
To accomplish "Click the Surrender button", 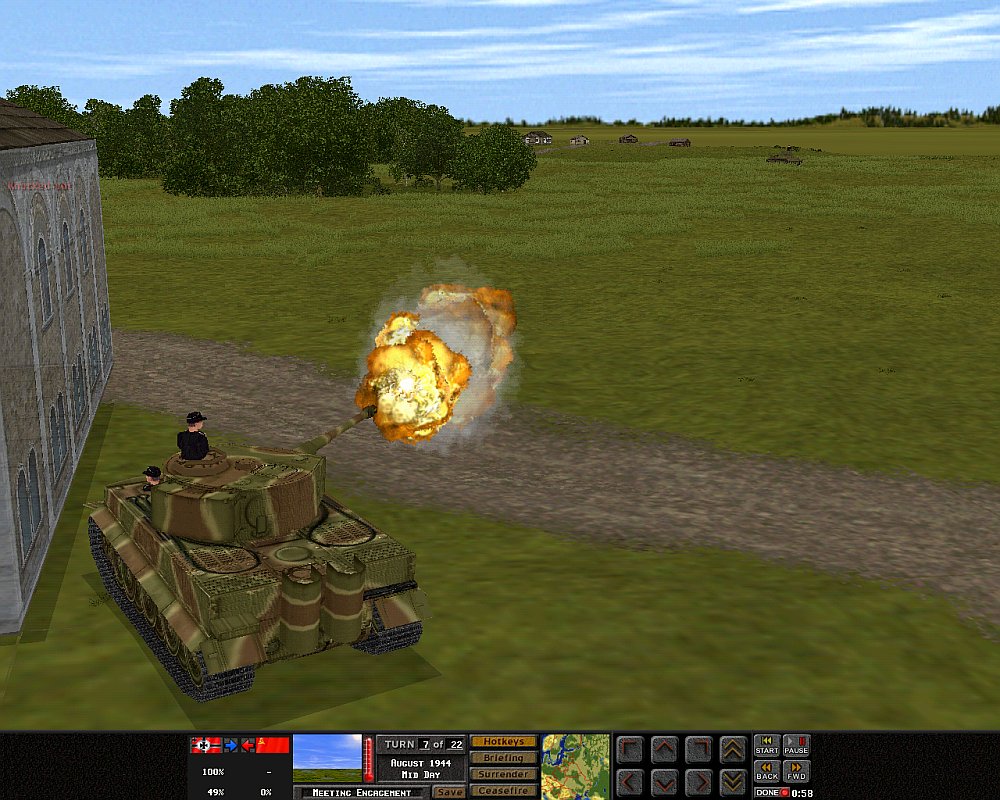I will (503, 774).
